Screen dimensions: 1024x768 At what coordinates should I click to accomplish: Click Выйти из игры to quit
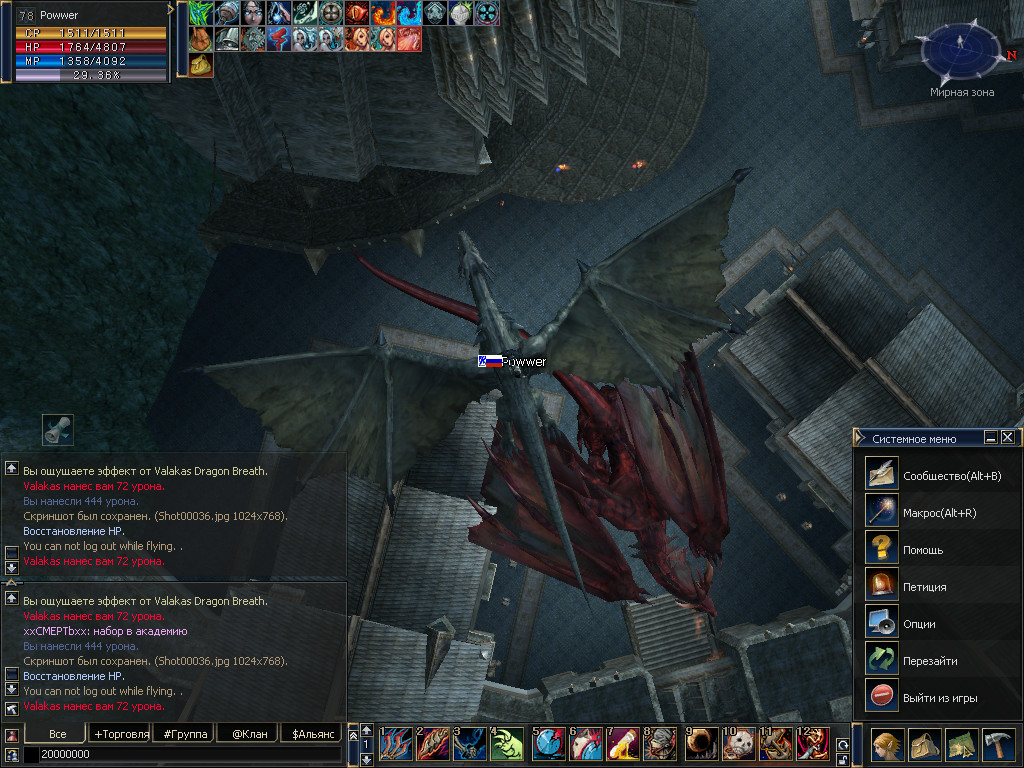tap(939, 697)
